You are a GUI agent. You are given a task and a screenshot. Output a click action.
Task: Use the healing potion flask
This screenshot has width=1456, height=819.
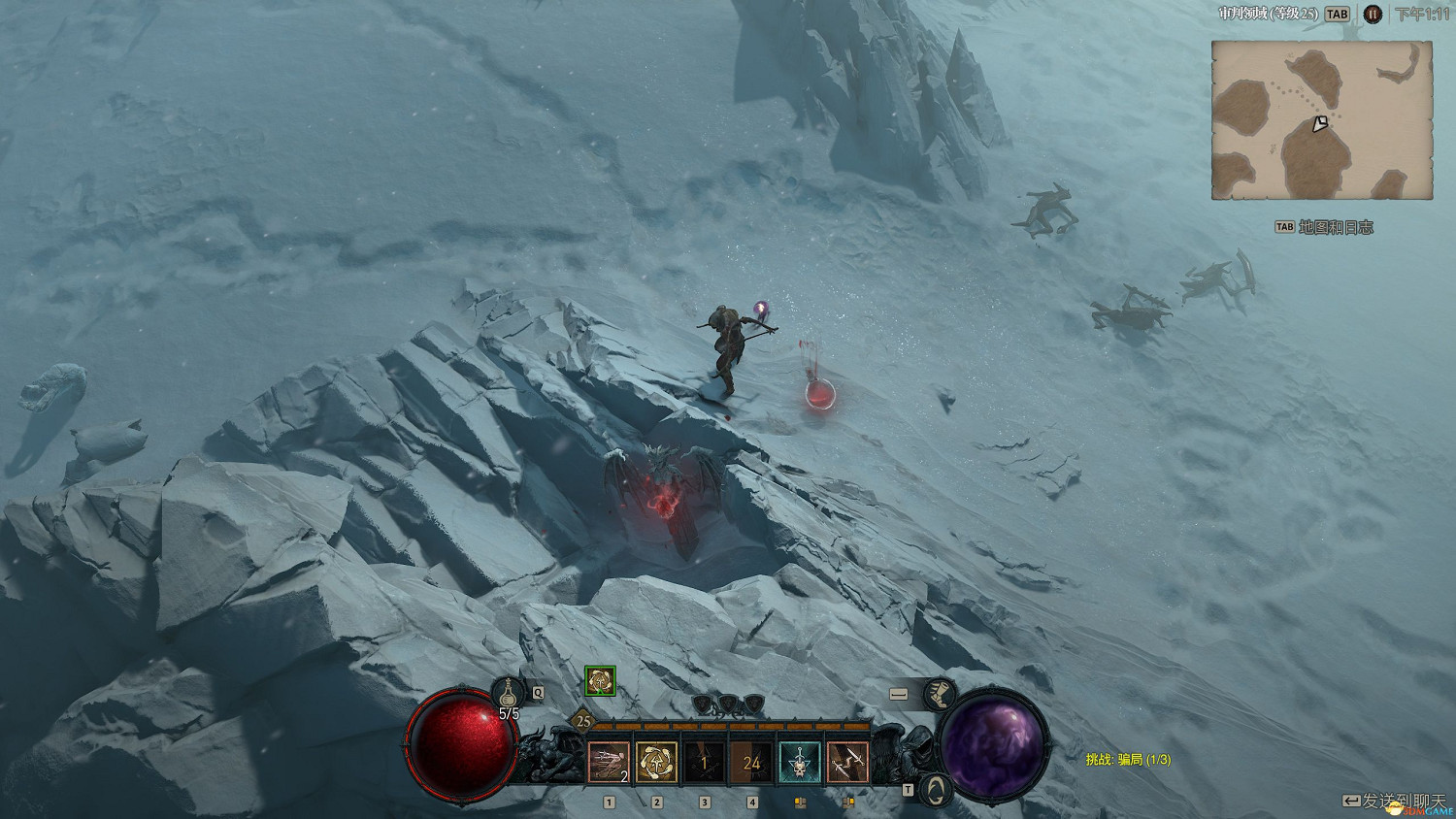tap(508, 693)
